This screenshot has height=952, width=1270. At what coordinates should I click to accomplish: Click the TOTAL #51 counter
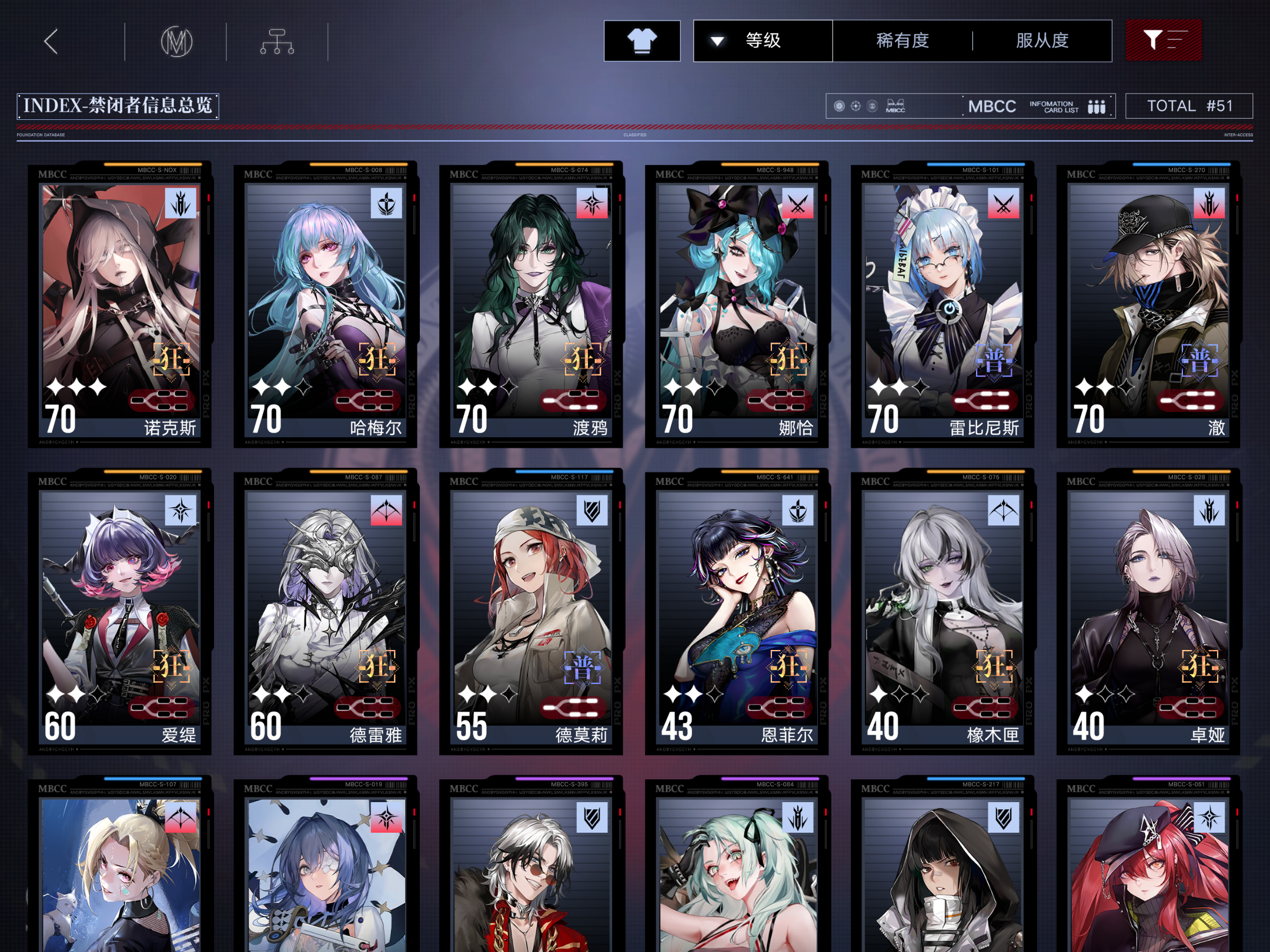pos(1189,106)
